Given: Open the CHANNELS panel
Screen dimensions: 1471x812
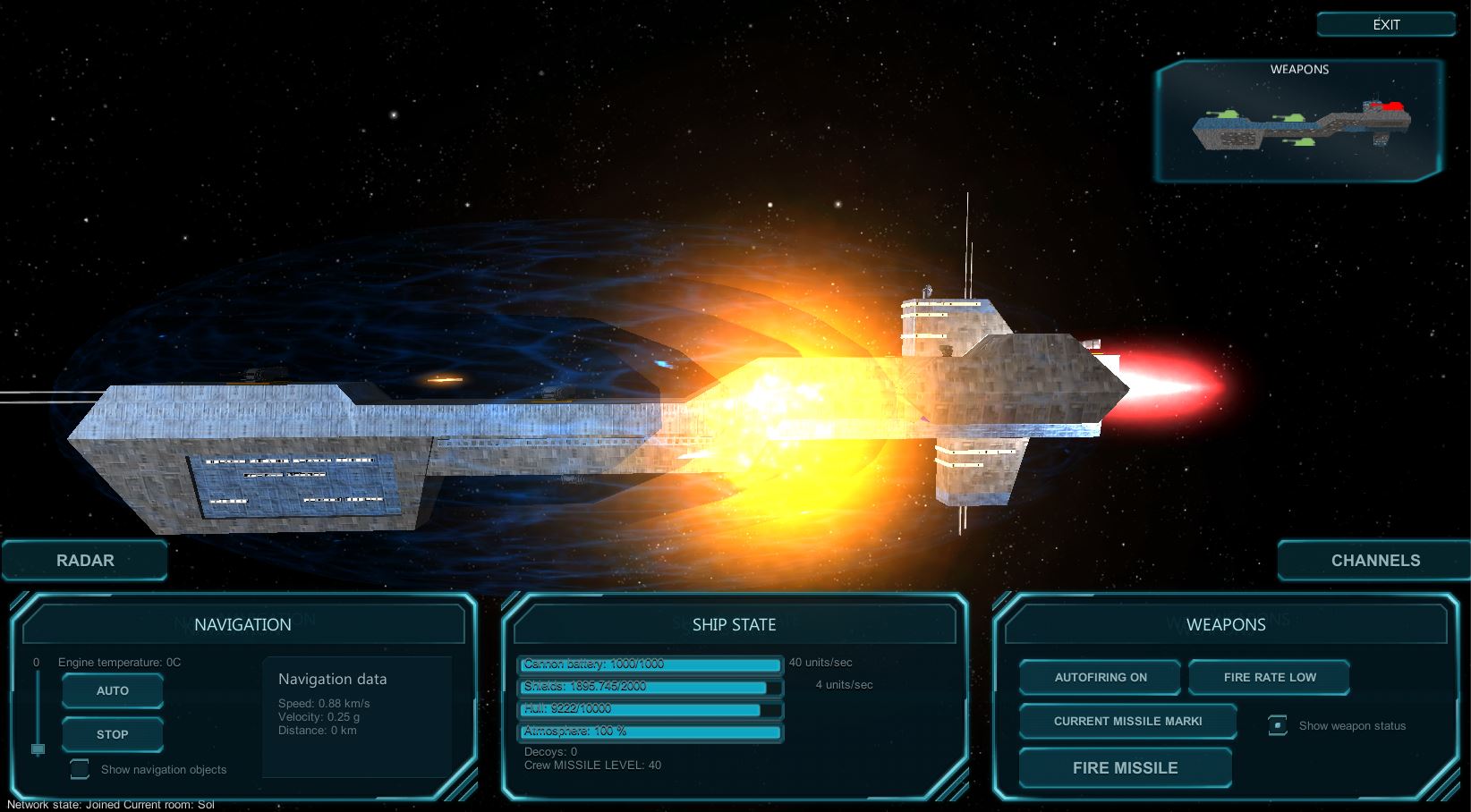Looking at the screenshot, I should pos(1374,561).
